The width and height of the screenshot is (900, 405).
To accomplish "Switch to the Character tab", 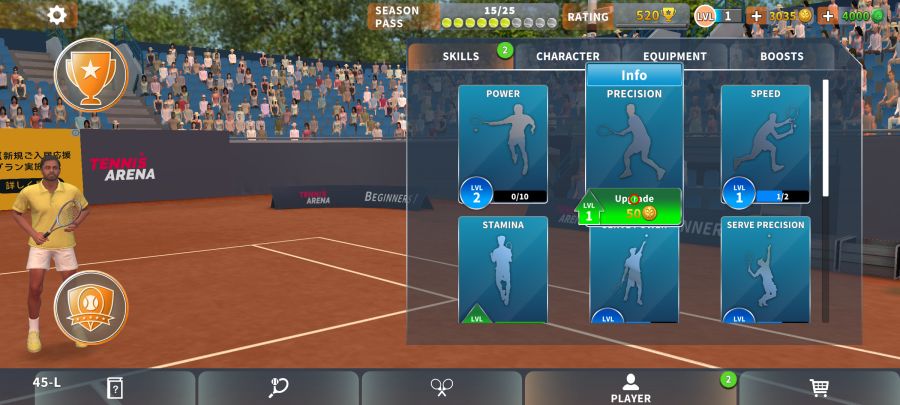I will tap(568, 57).
